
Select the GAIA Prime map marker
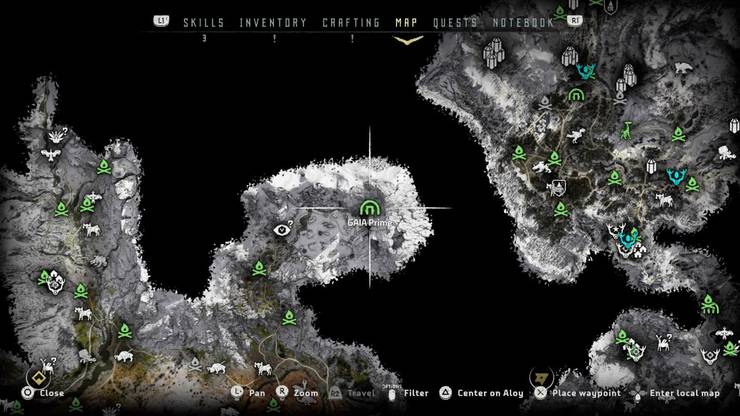(x=372, y=208)
